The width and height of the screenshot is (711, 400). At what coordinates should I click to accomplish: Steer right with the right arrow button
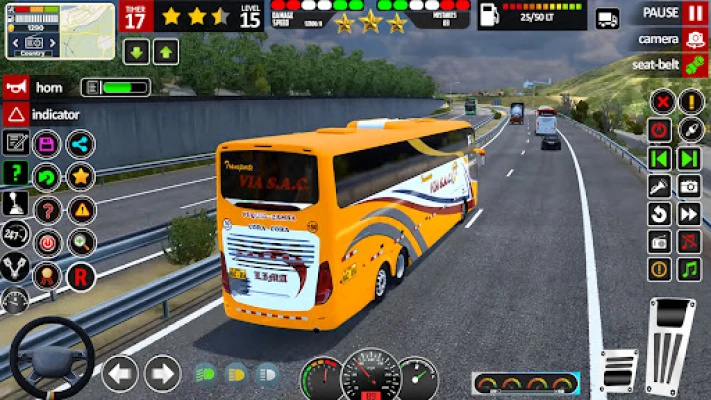click(x=162, y=374)
